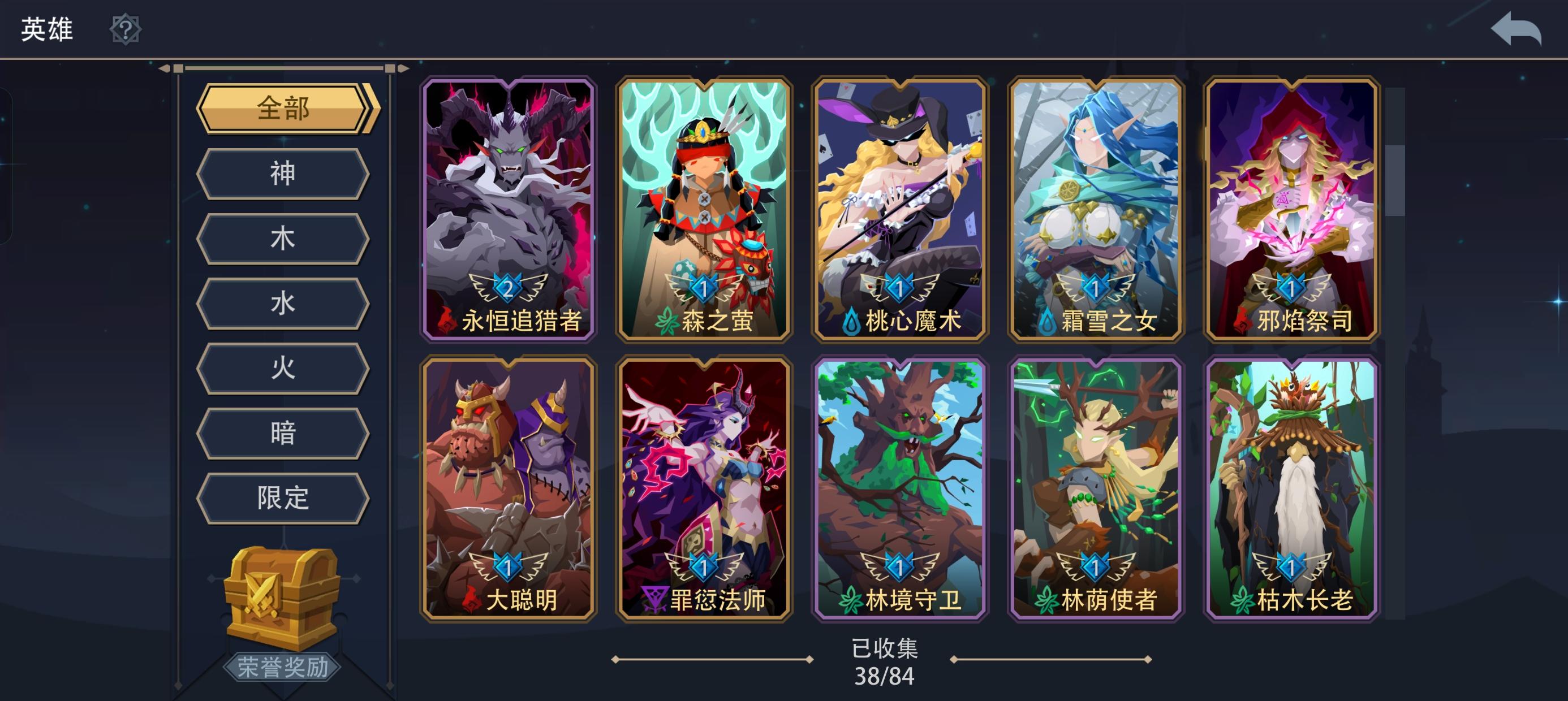Viewport: 1568px width, 701px height.
Task: Select the 木 filter button
Action: point(282,239)
